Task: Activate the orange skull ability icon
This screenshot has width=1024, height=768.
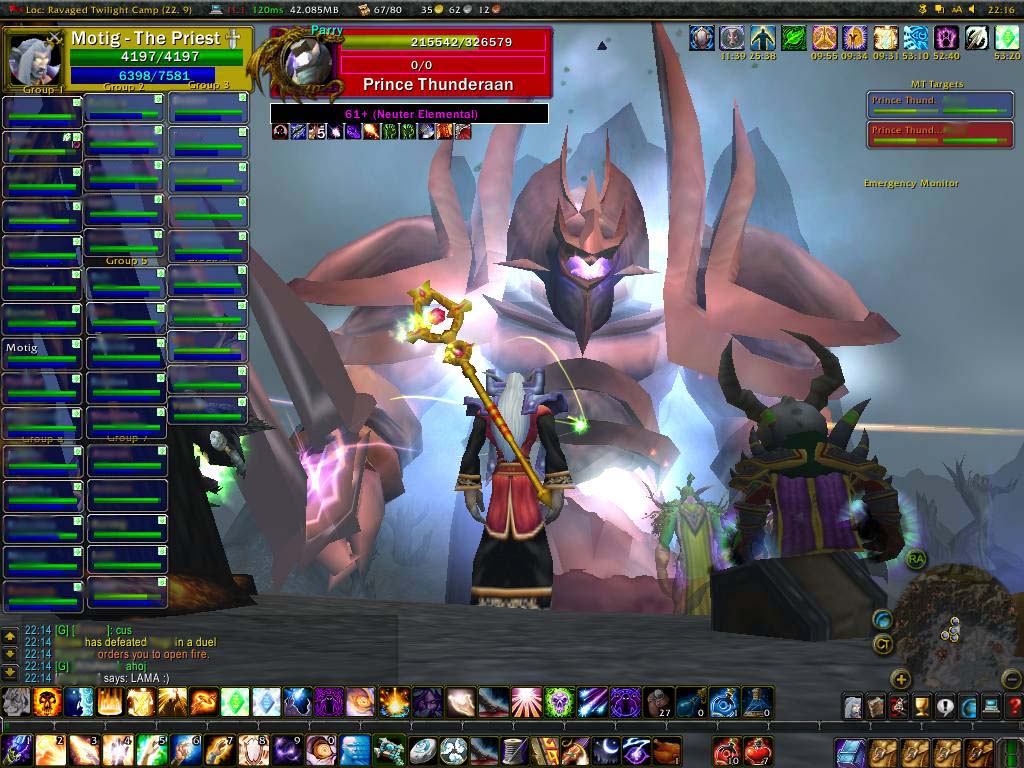Action: (x=47, y=702)
